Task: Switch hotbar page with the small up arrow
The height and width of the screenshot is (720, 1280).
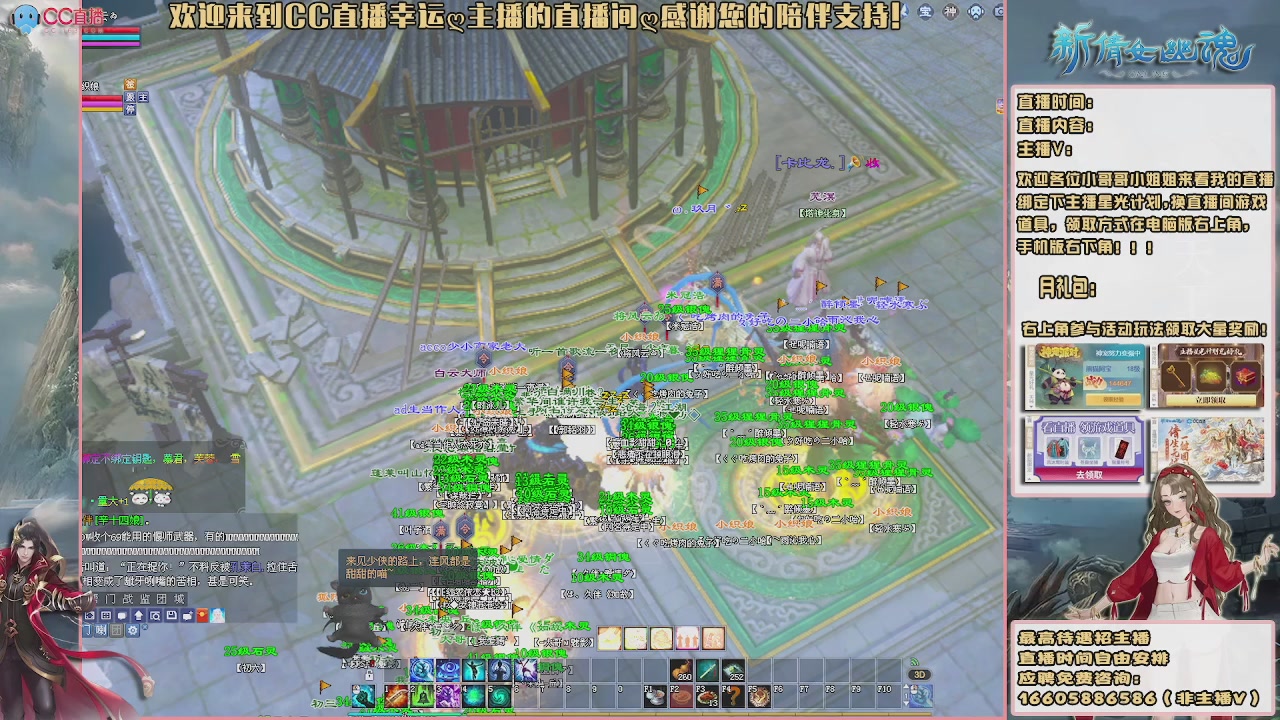Action: click(x=906, y=686)
